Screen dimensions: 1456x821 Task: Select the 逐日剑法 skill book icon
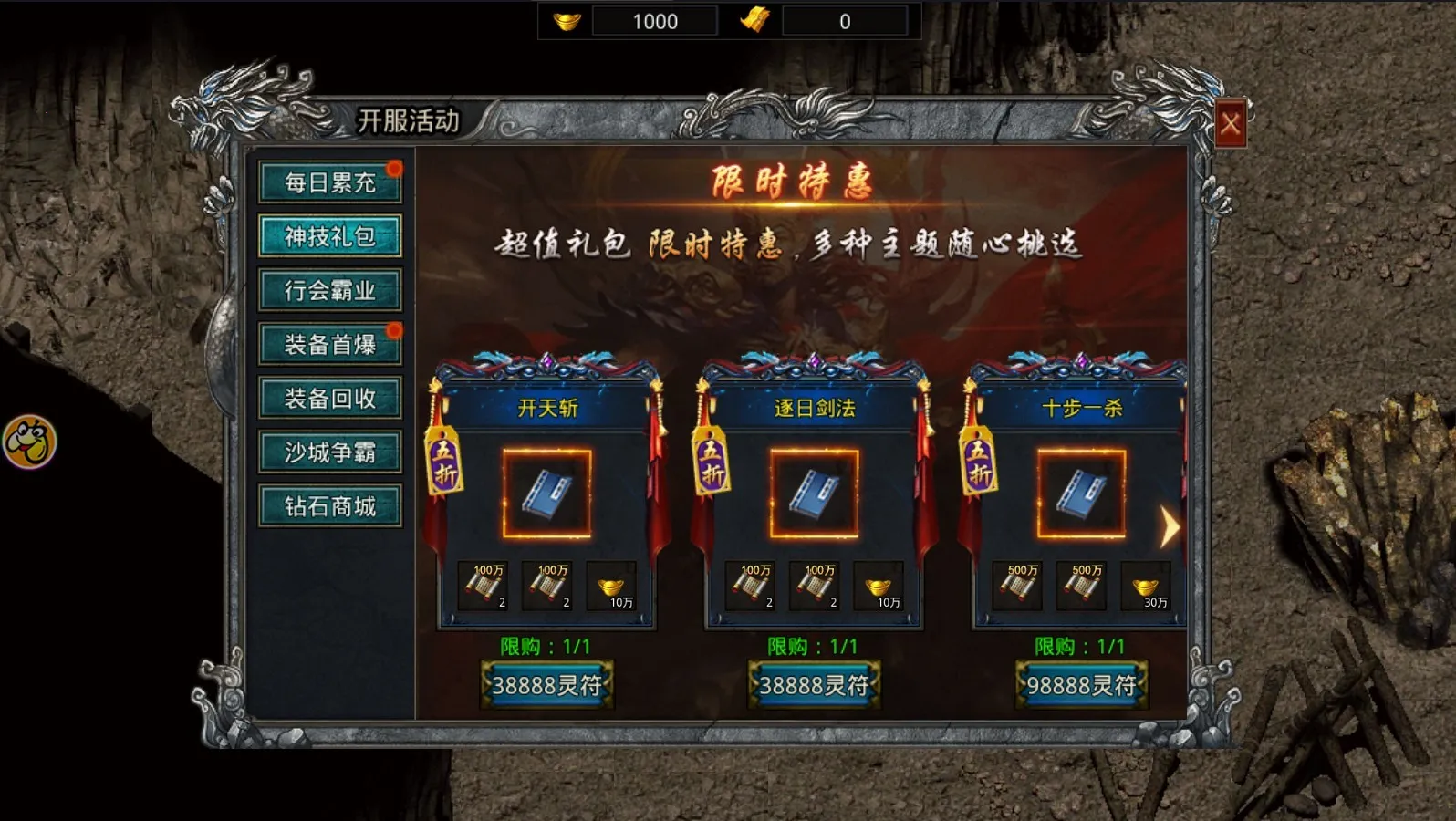[814, 494]
